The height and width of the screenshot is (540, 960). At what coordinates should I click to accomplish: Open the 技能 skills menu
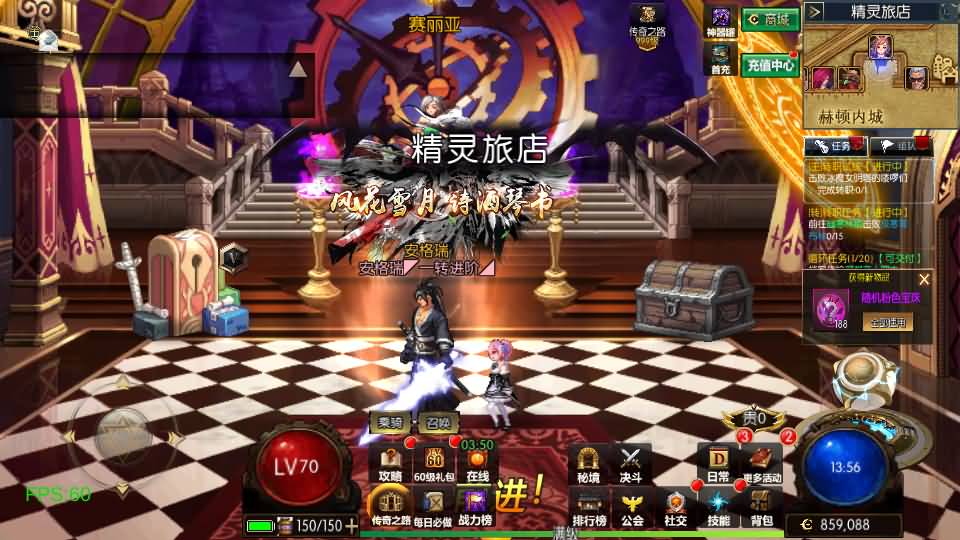(x=718, y=507)
